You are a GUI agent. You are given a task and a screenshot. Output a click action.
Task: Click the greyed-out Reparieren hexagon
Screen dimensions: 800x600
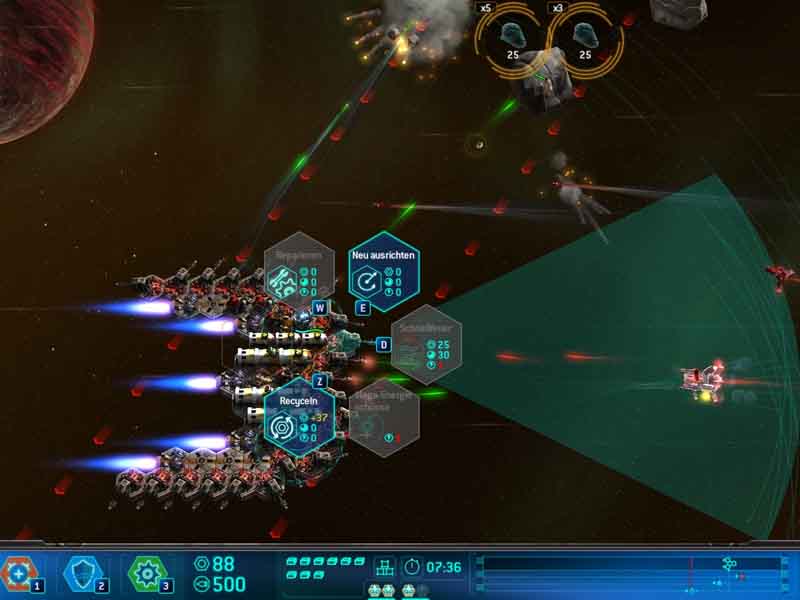coord(298,271)
